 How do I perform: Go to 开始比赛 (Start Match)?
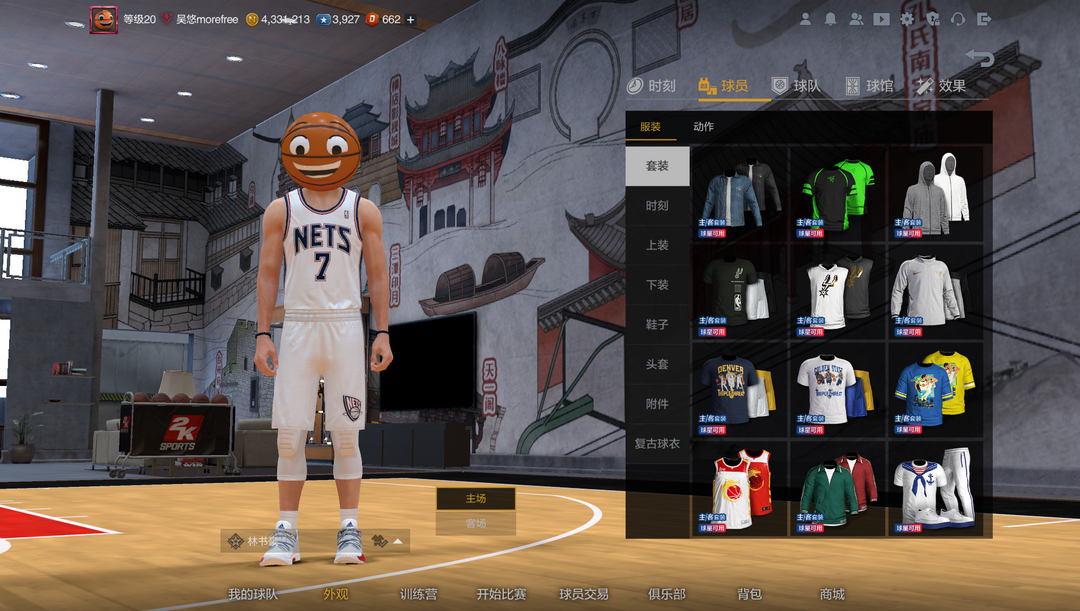point(501,594)
